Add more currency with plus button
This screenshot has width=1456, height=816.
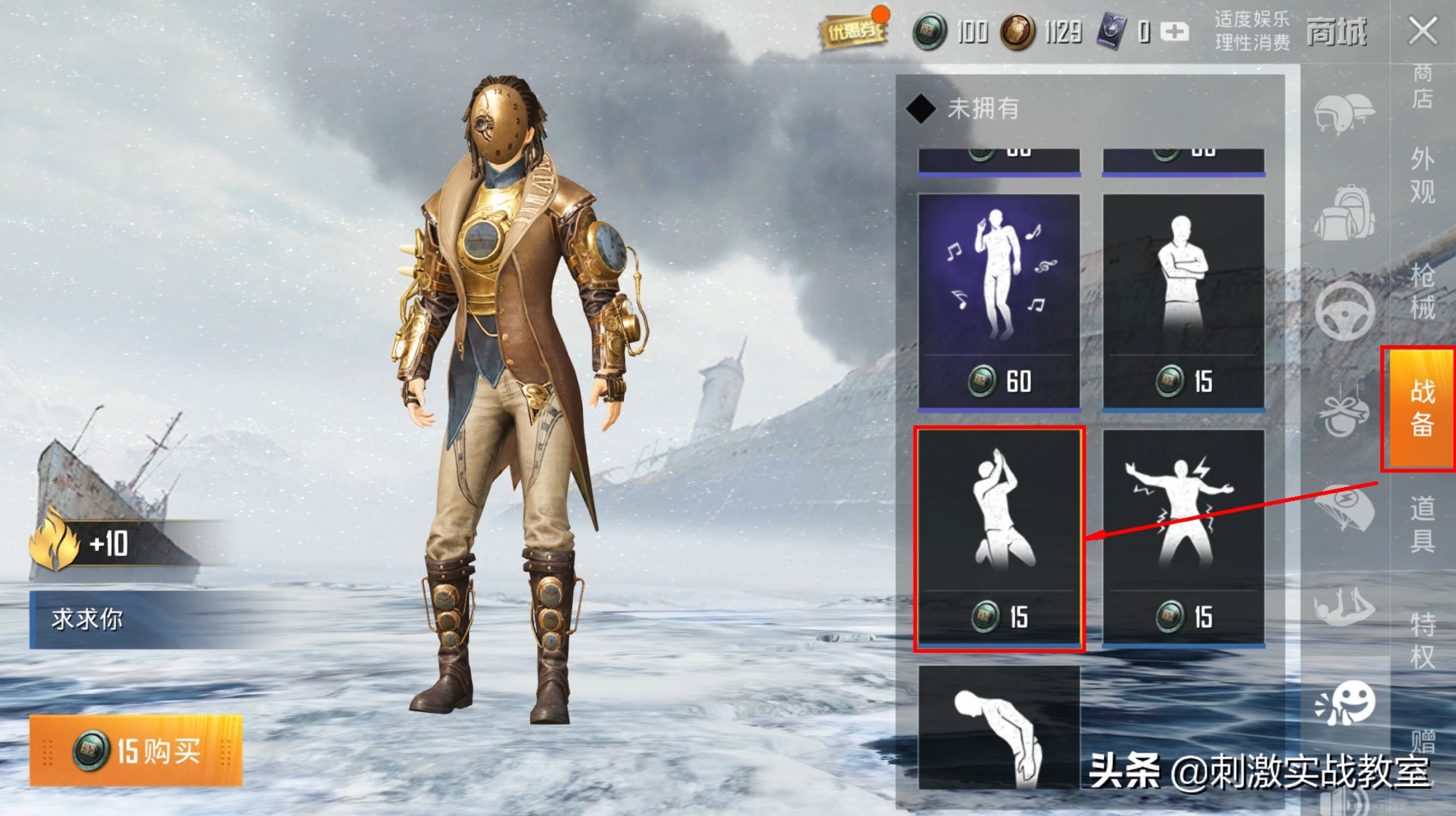click(x=1174, y=31)
